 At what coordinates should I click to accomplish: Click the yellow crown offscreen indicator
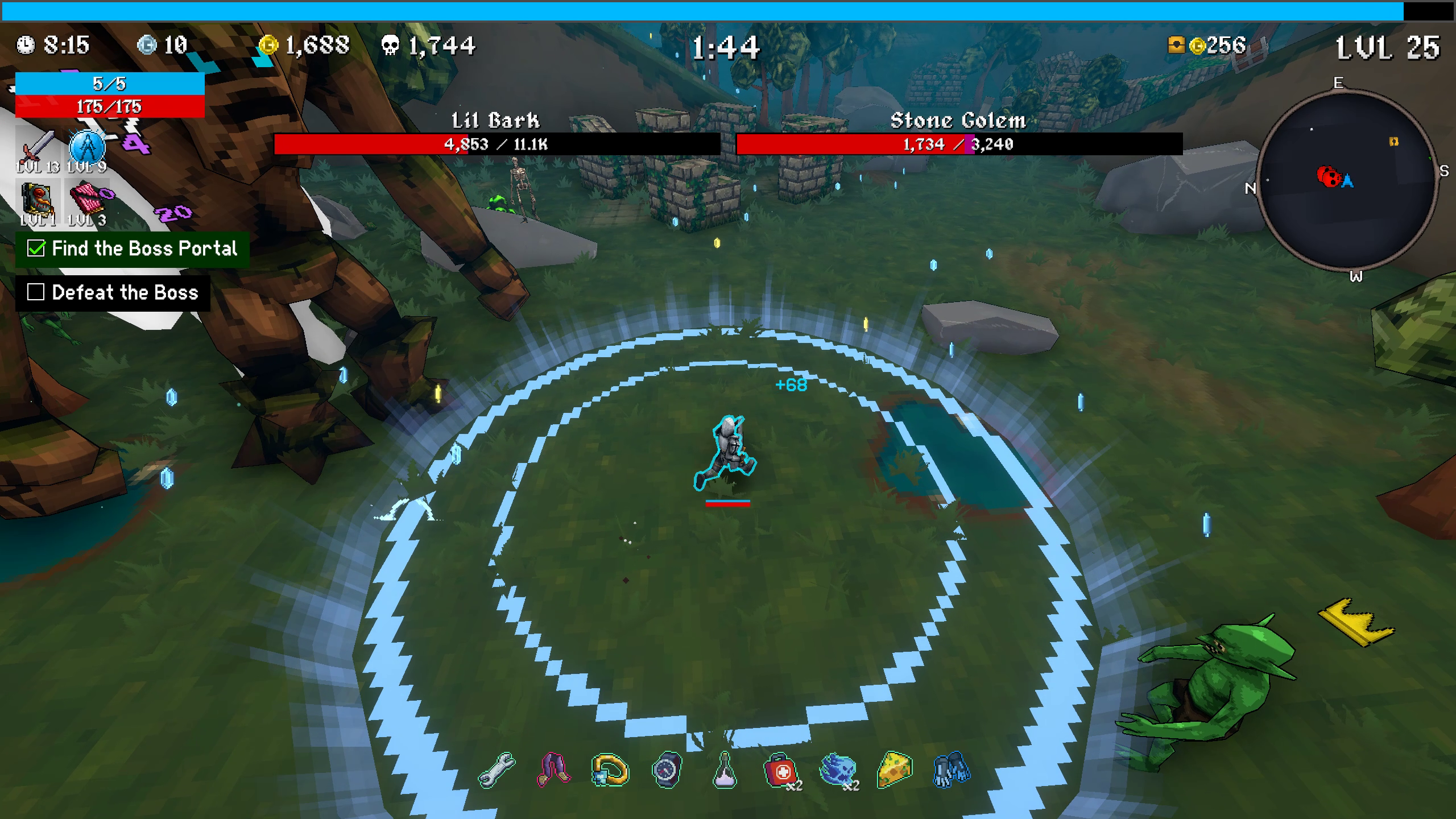pos(1356,622)
